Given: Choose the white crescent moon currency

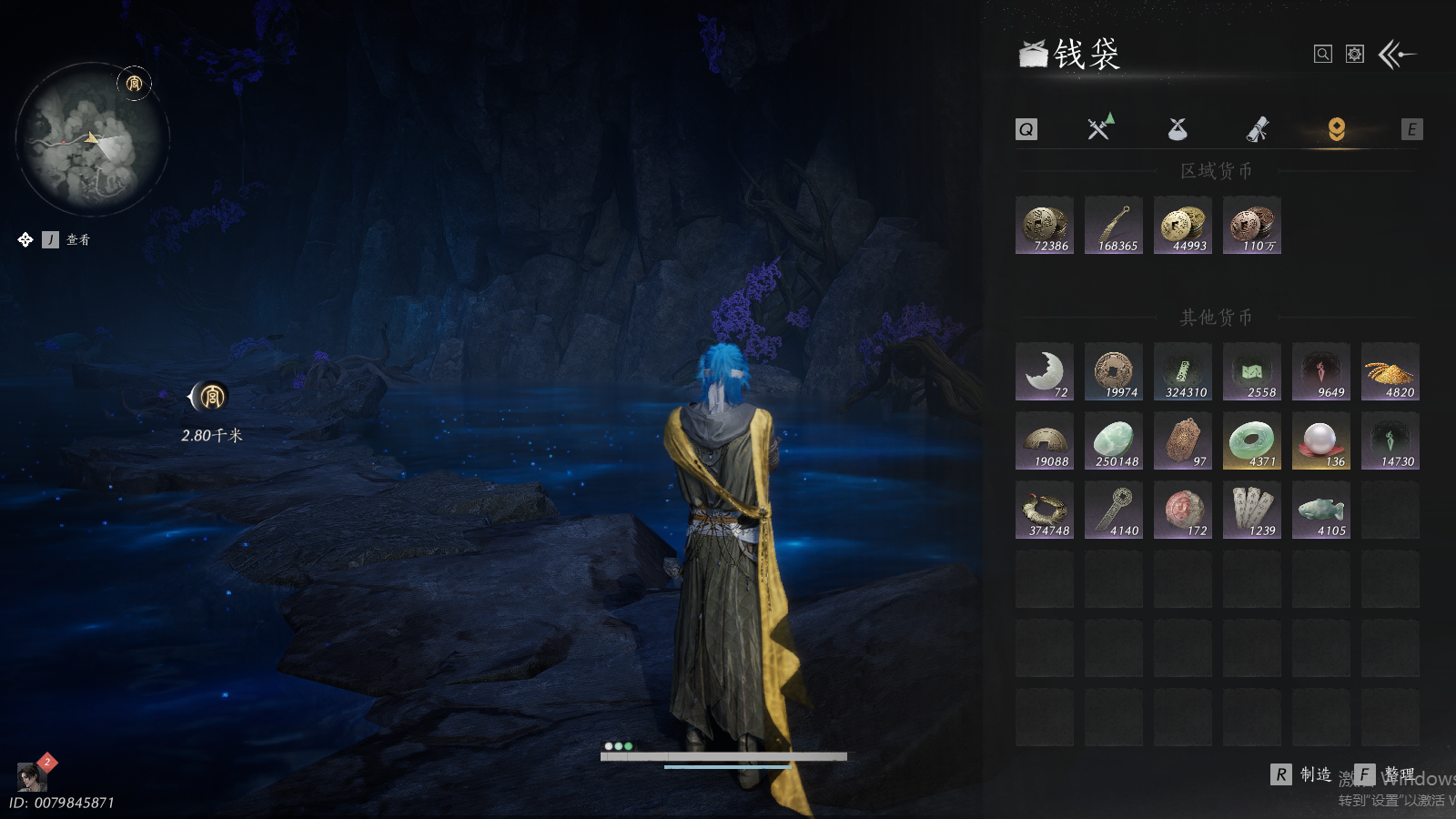Looking at the screenshot, I should click(1045, 372).
